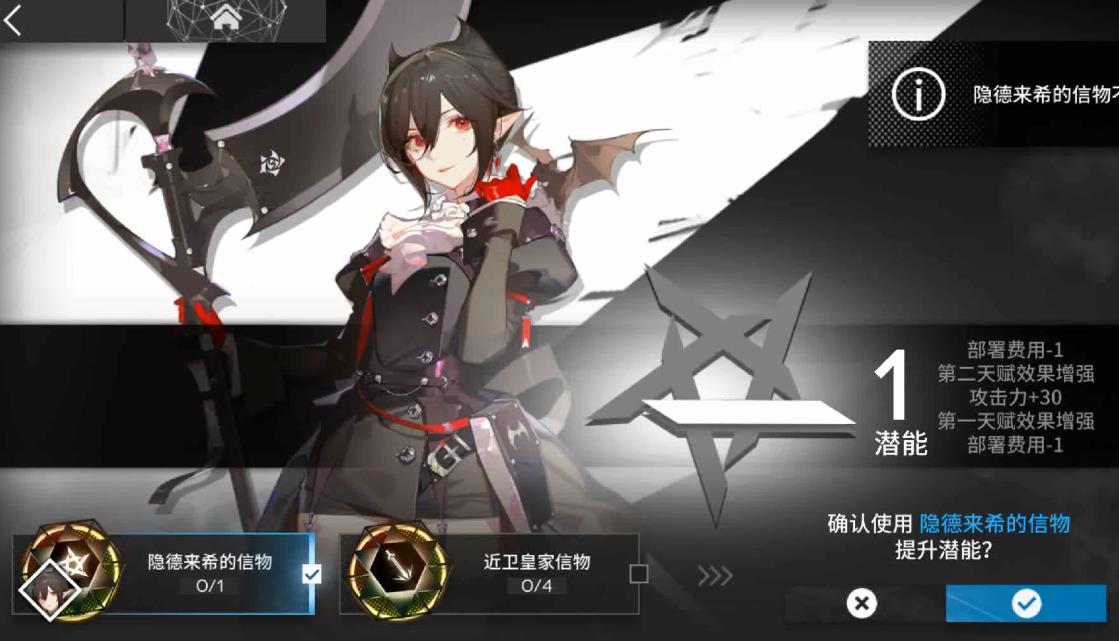Select the 近卫皇家信物 token card

pyautogui.click(x=490, y=573)
